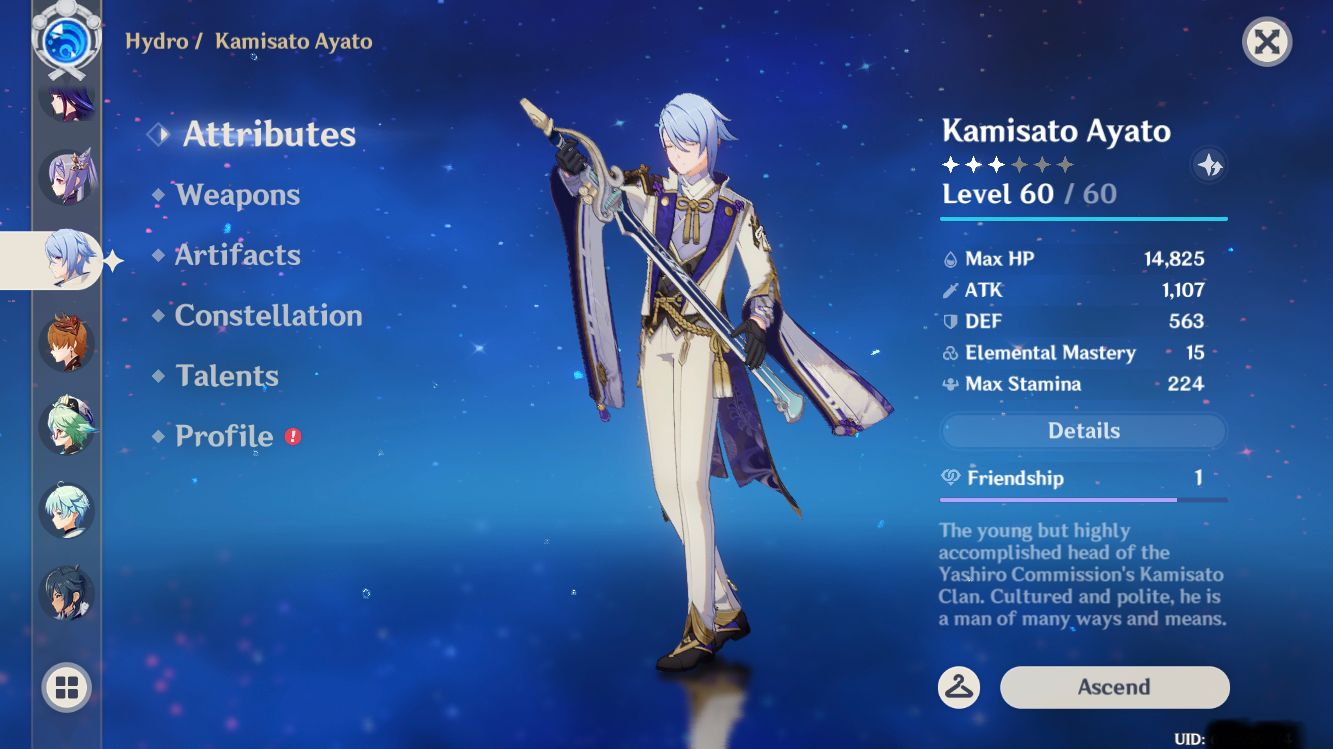Click the Elemental Mastery icon
Screen dimensions: 1333x749
(951, 352)
